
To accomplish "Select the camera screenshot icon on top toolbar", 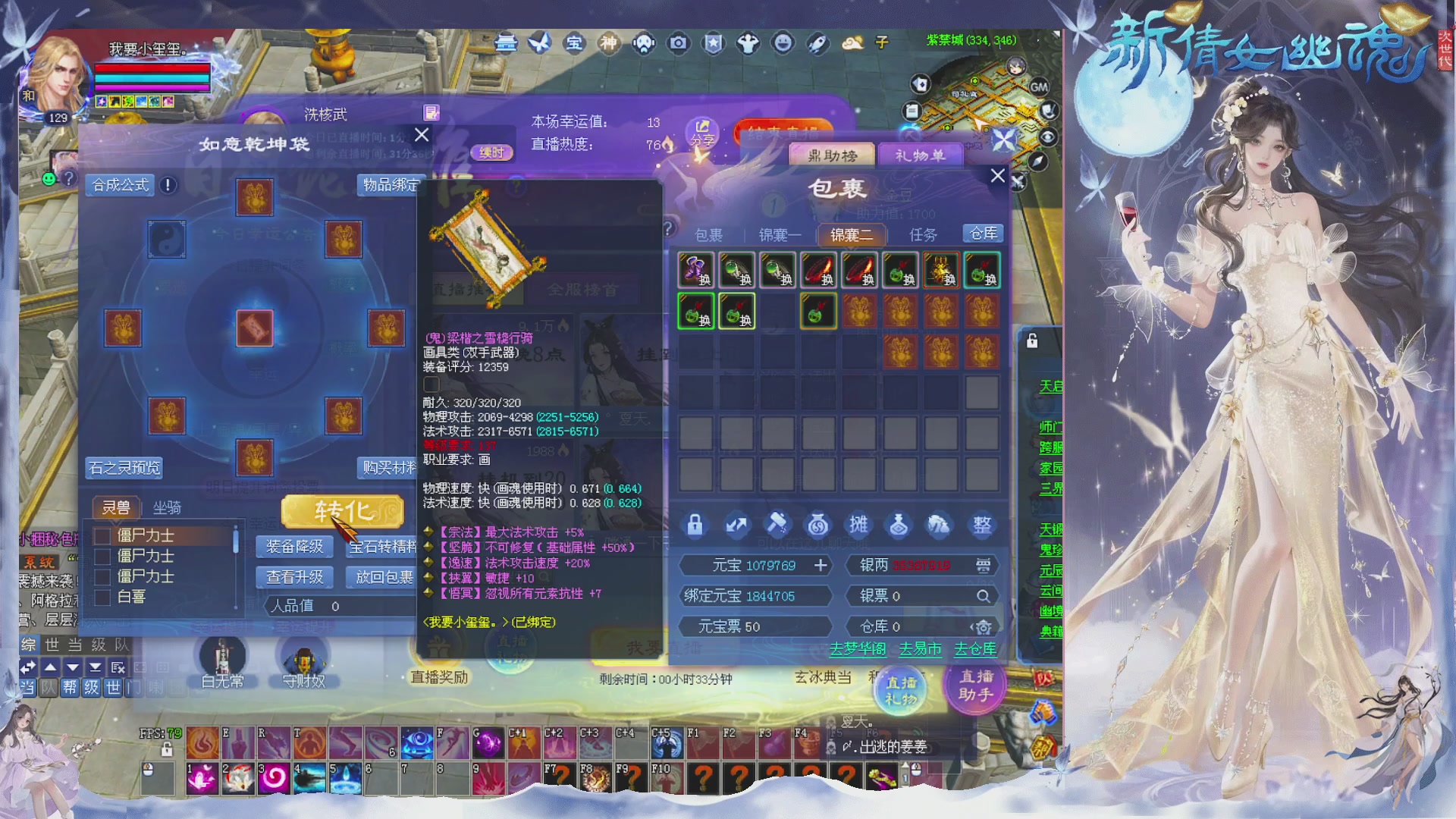I will click(x=677, y=43).
